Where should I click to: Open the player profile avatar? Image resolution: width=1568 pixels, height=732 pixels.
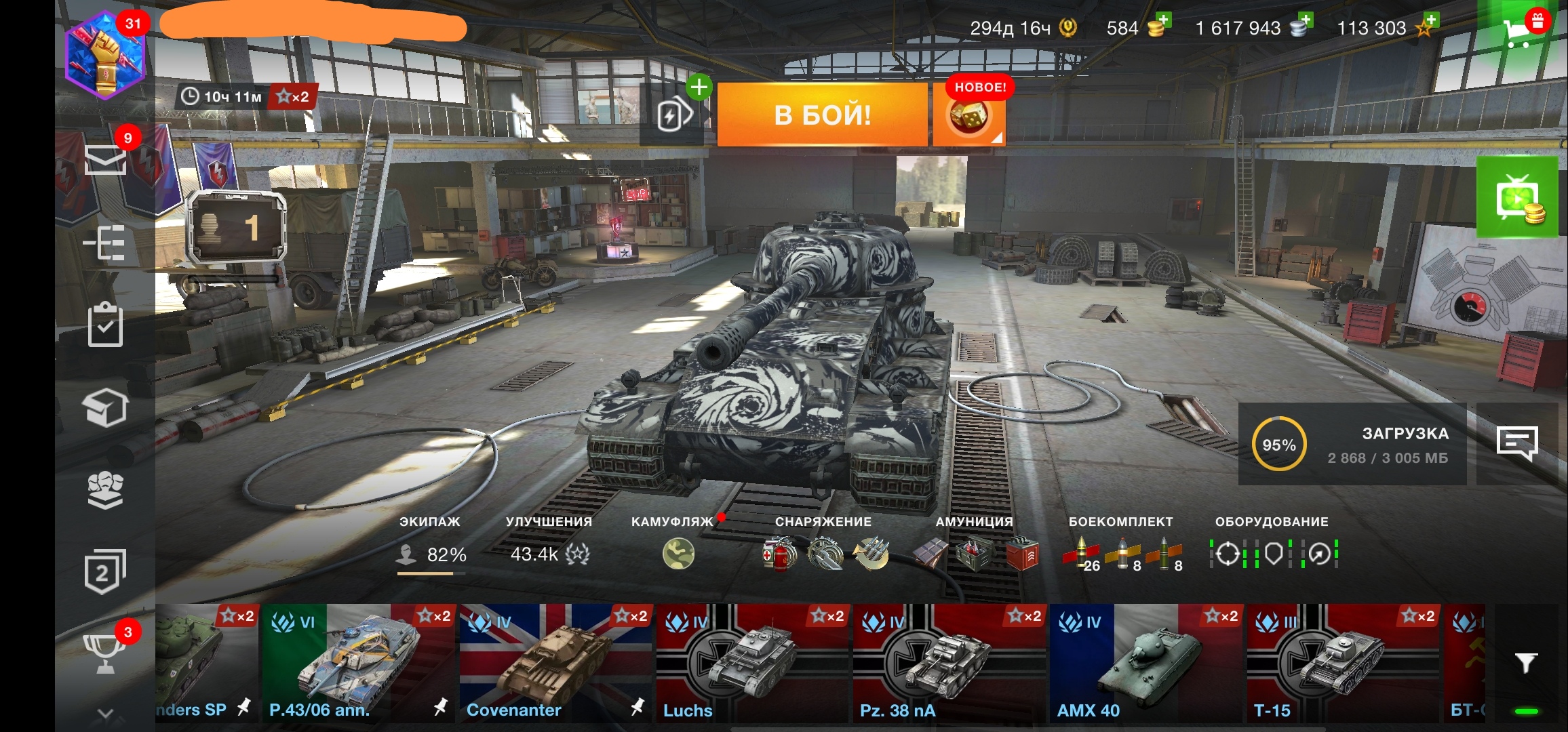coord(105,56)
